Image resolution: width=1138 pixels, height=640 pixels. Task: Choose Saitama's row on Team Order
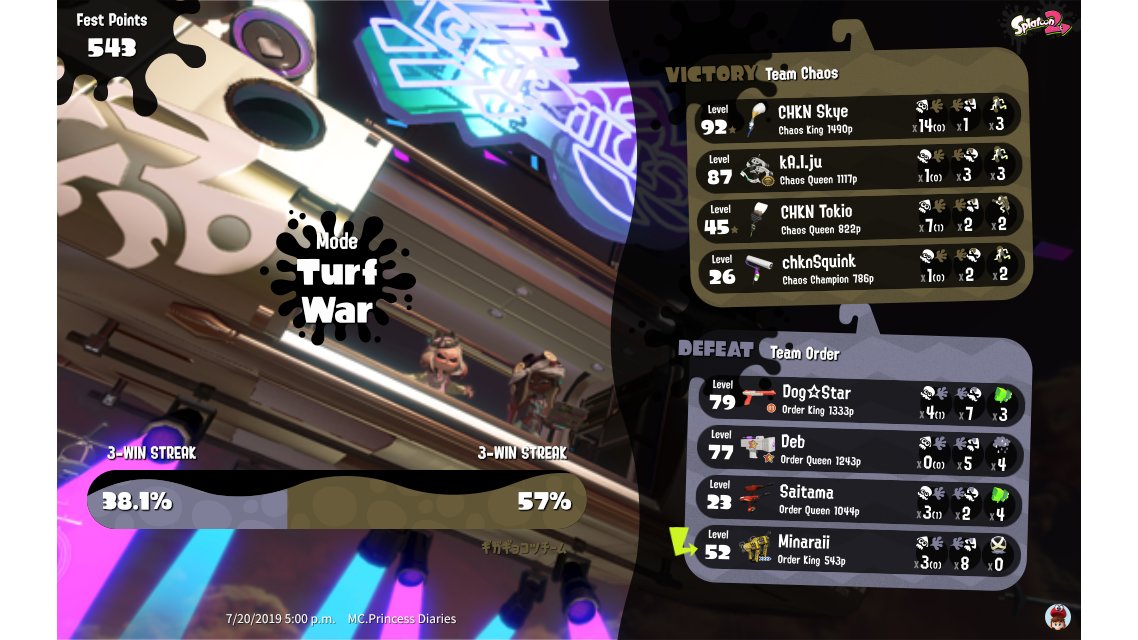click(x=858, y=501)
